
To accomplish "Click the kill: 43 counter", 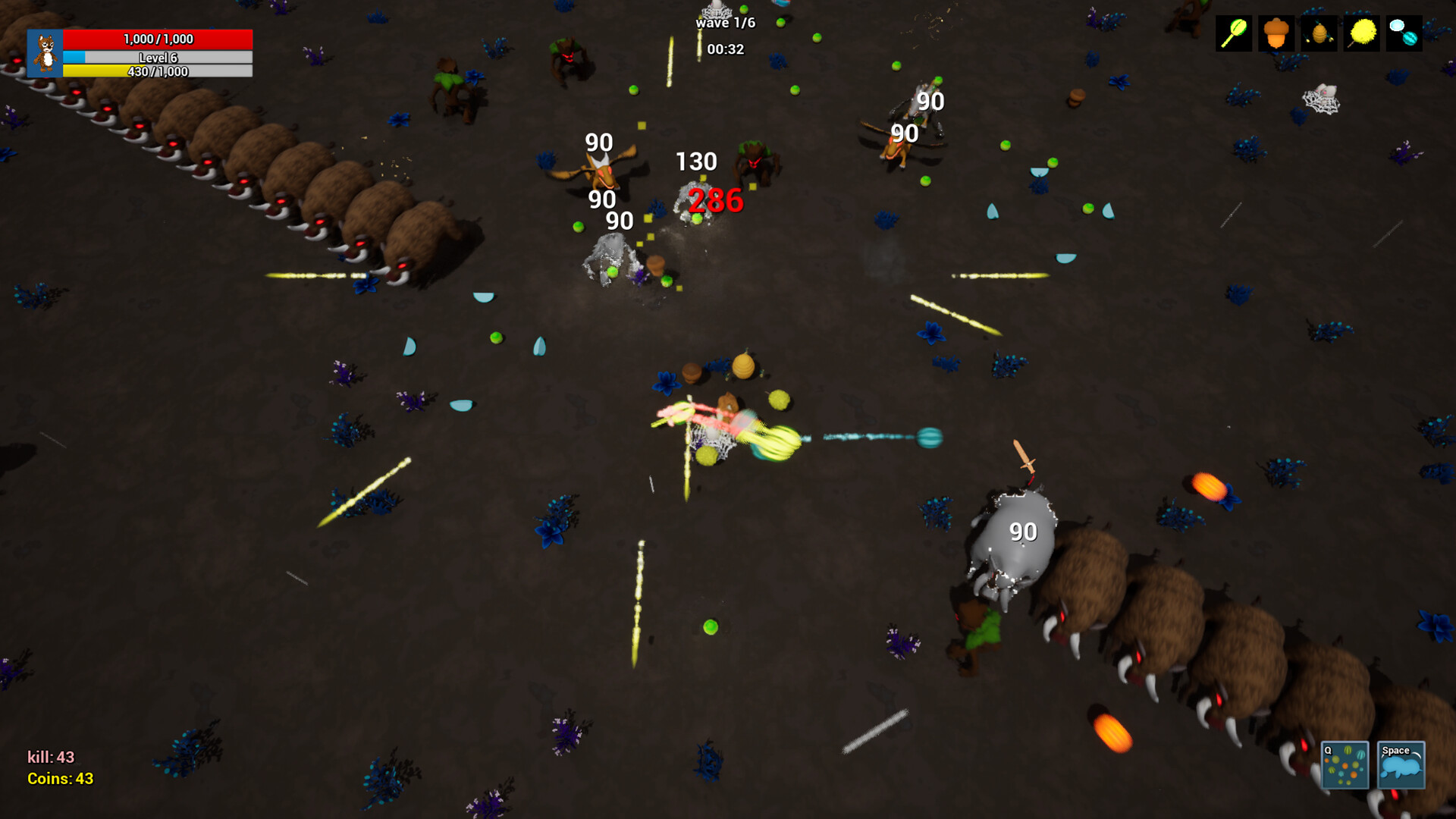I will pos(49,755).
